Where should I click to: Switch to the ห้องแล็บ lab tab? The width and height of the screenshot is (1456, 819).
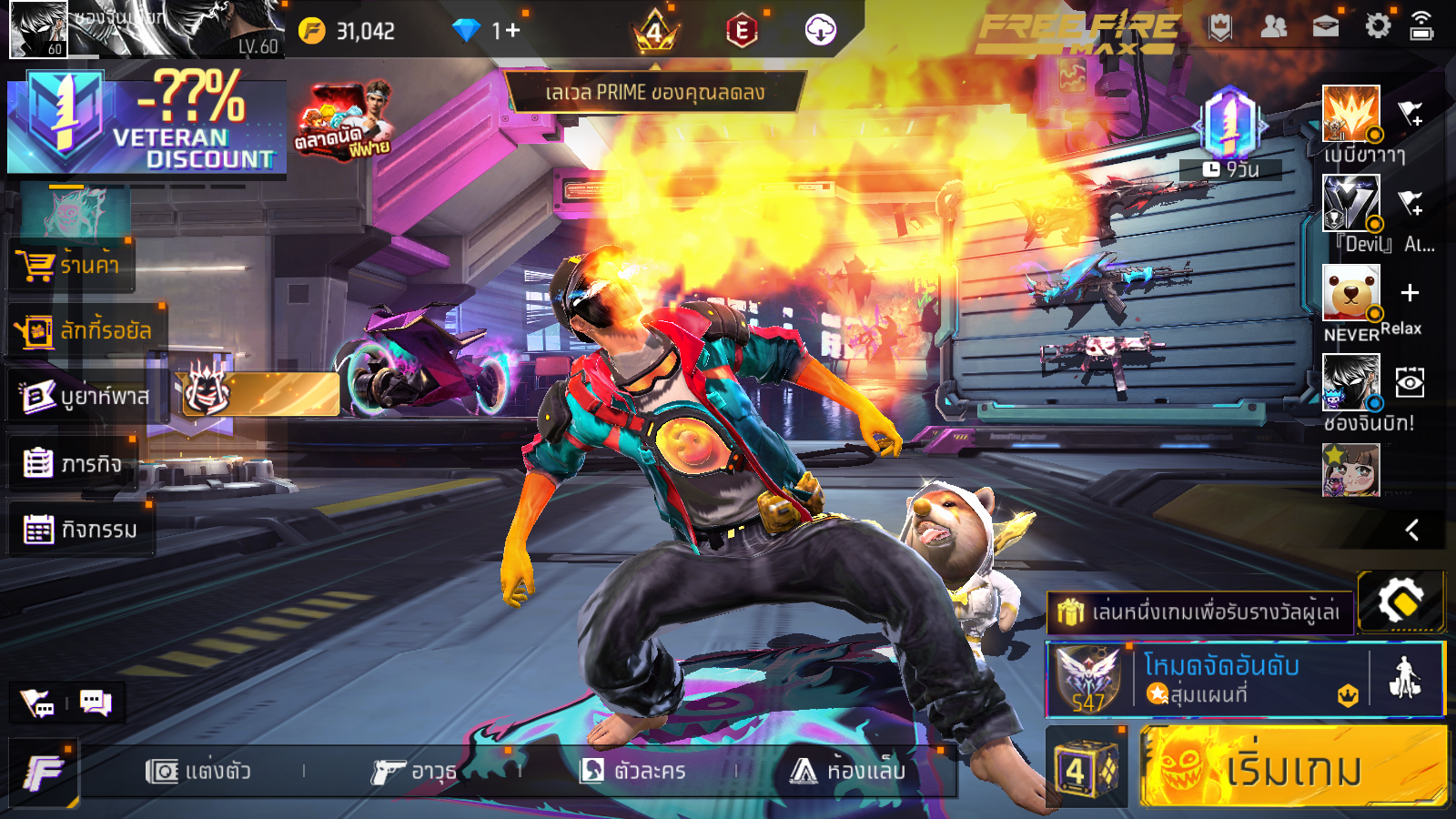point(848,772)
